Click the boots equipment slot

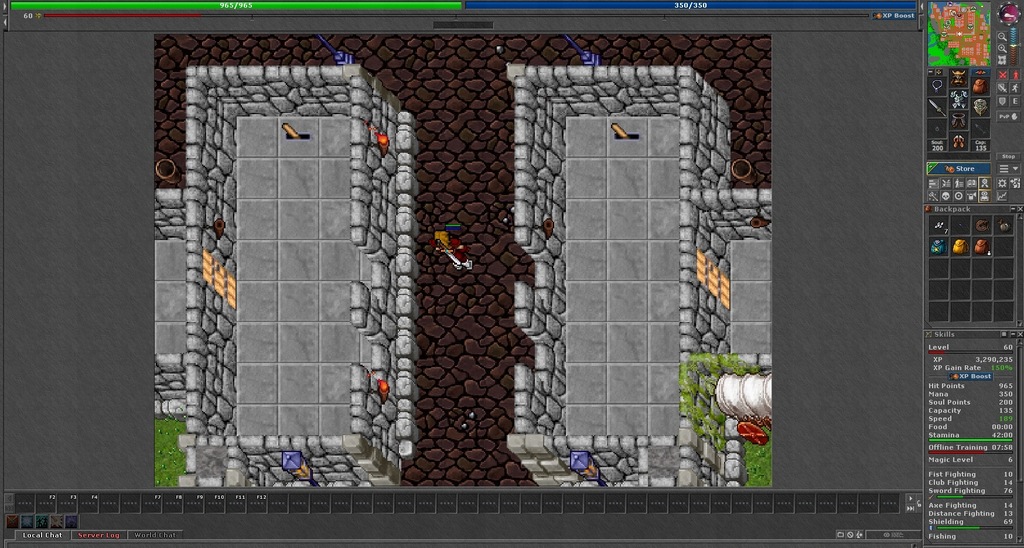pos(958,142)
